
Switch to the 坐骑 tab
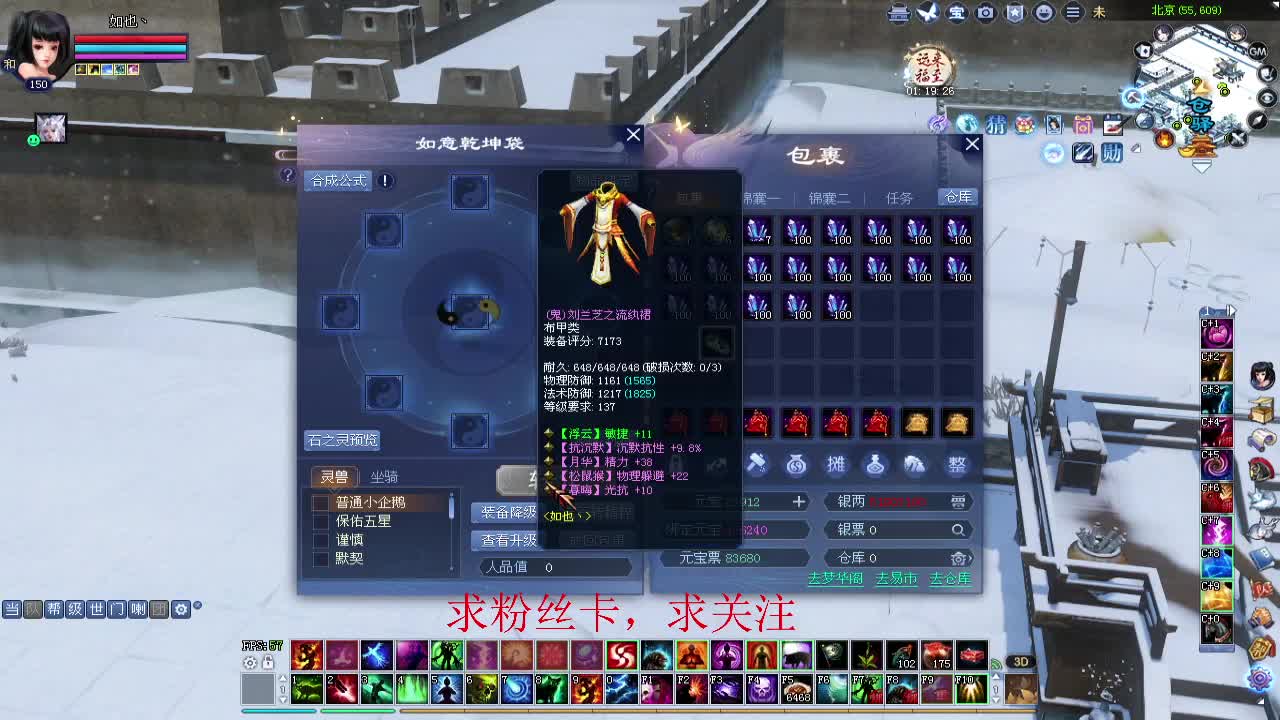[x=382, y=477]
